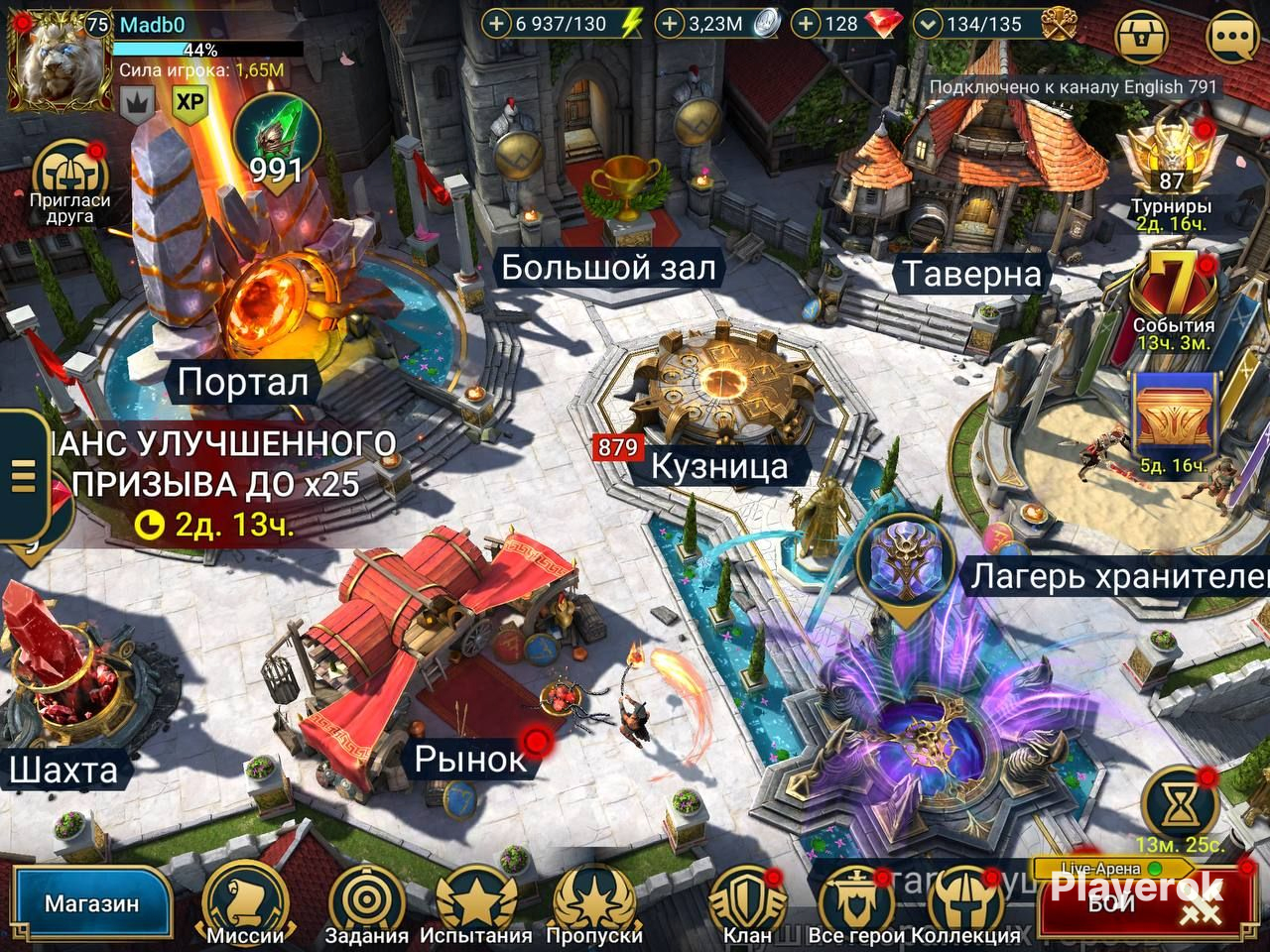Screen dimensions: 1270x952
Task: Add more energy with the plus button
Action: (x=496, y=24)
